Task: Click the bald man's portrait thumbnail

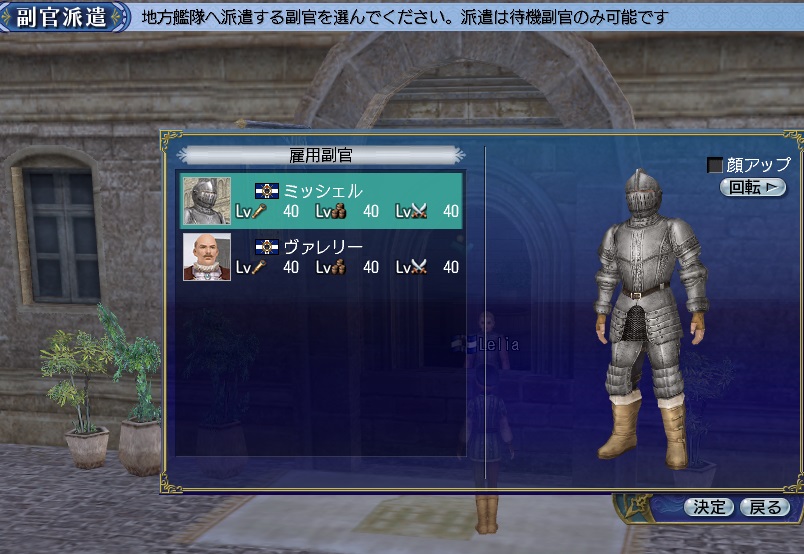Action: [x=207, y=257]
